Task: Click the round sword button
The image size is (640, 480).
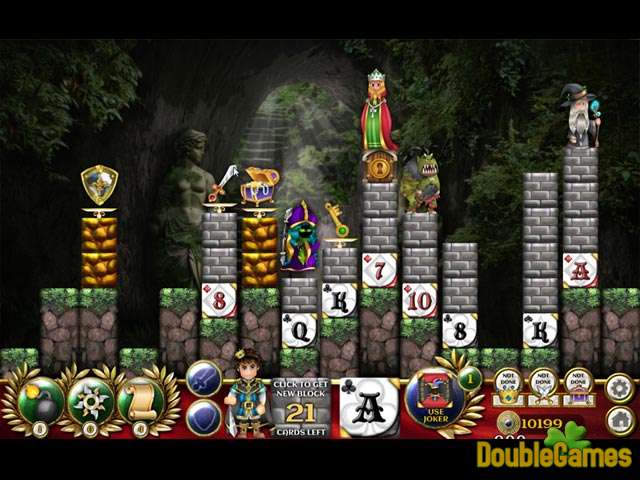Action: coord(203,379)
